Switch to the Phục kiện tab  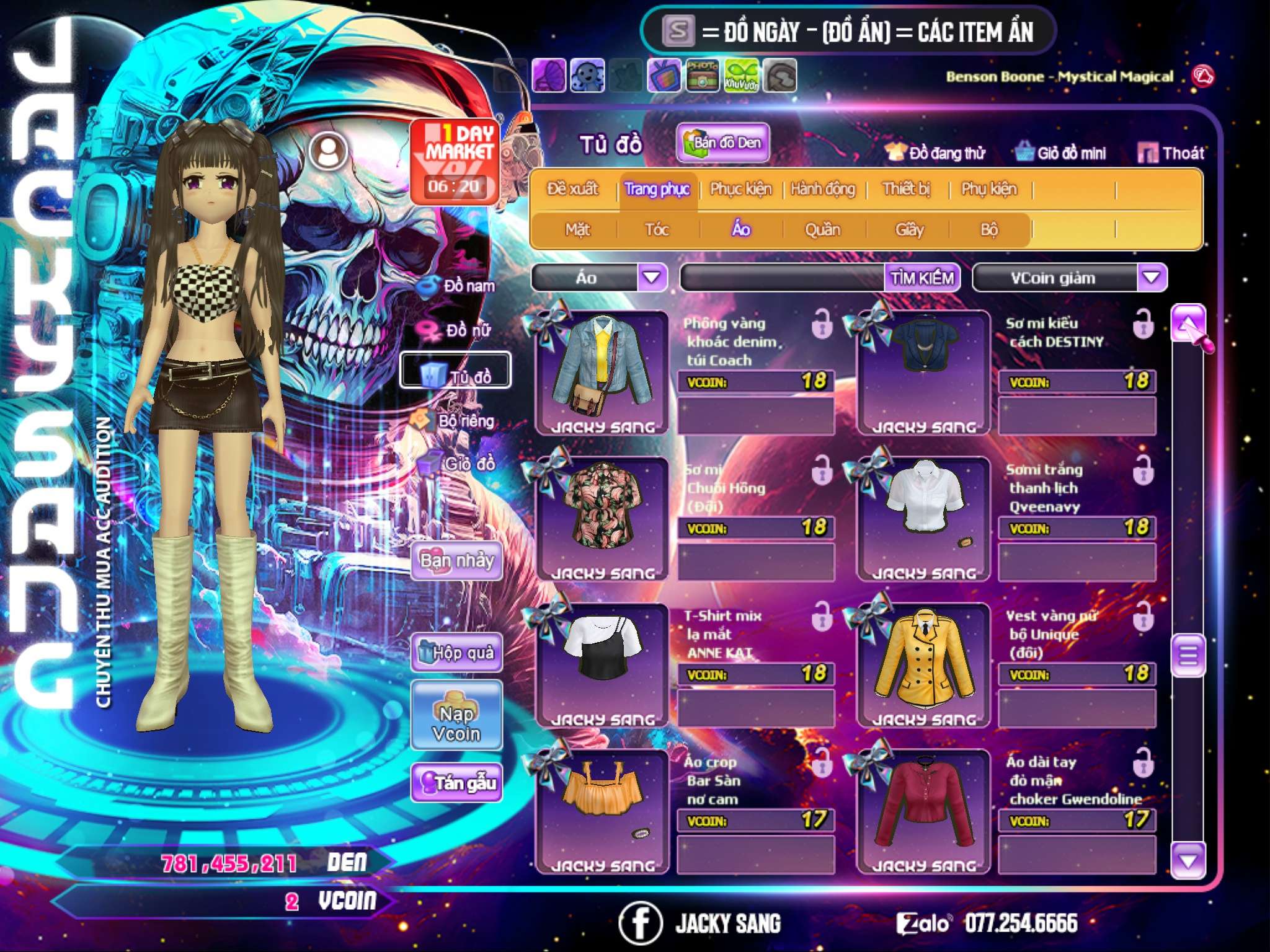740,189
